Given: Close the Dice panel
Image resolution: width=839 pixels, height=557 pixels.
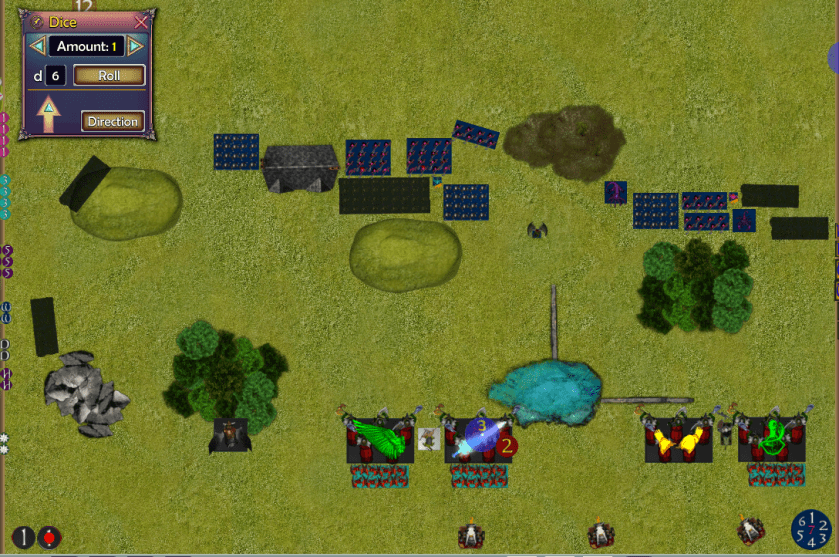Looking at the screenshot, I should tap(141, 21).
